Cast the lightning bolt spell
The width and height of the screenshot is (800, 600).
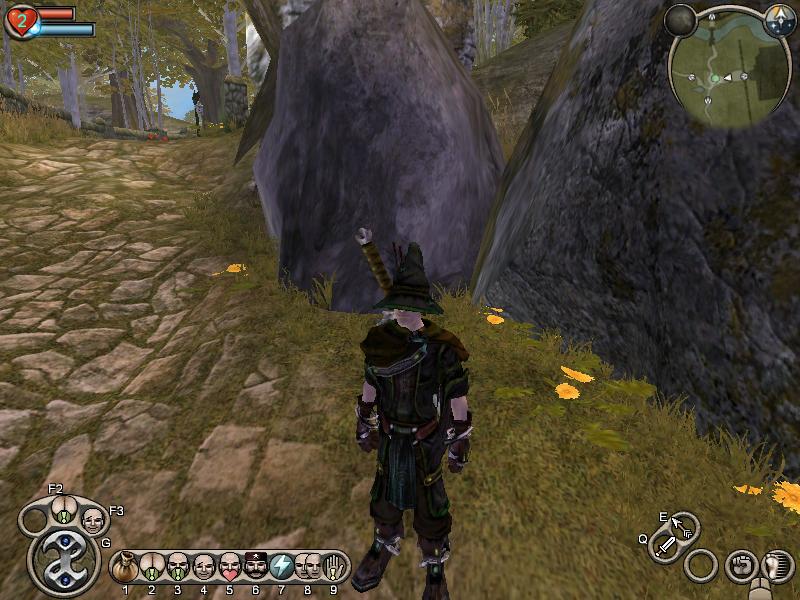coord(282,567)
